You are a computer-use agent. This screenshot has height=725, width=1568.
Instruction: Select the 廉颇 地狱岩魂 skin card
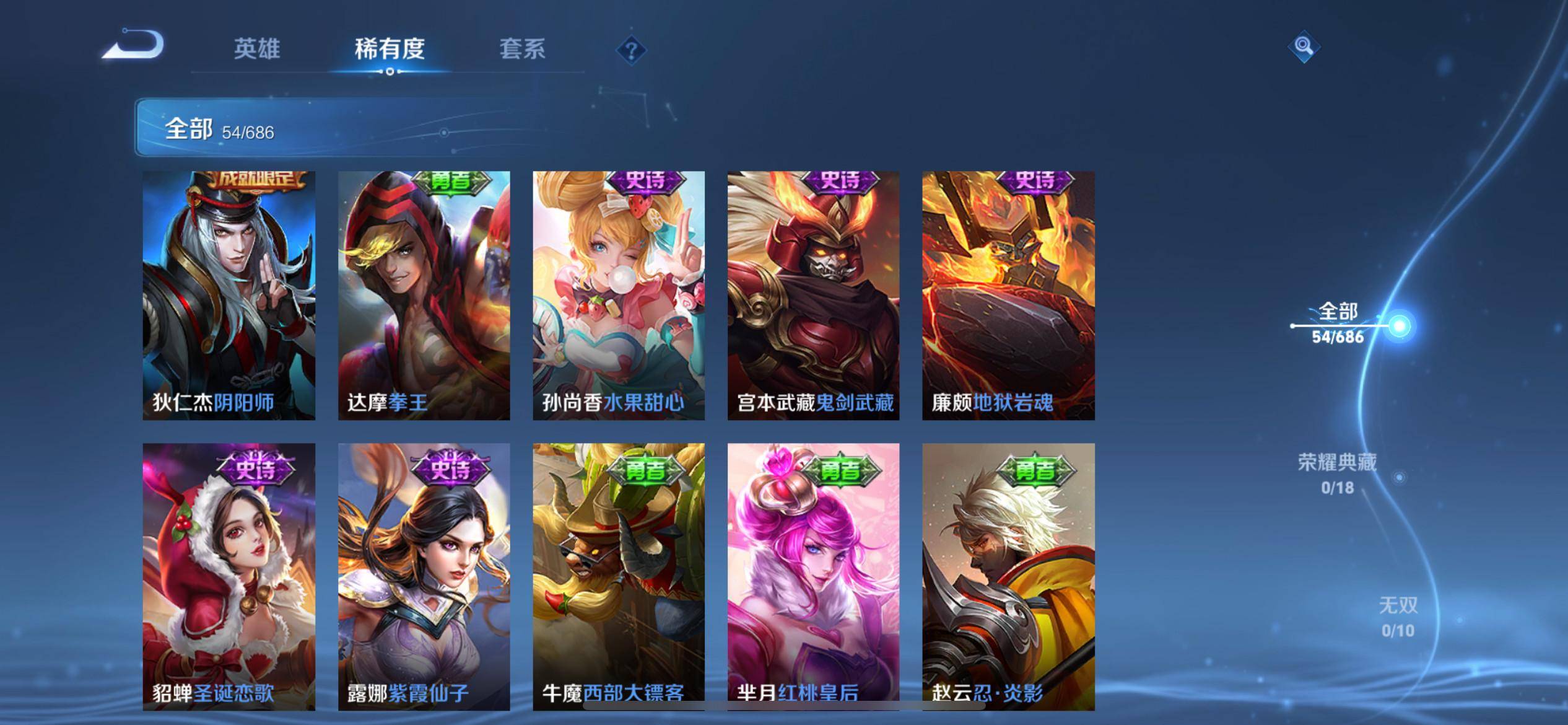coord(1008,296)
